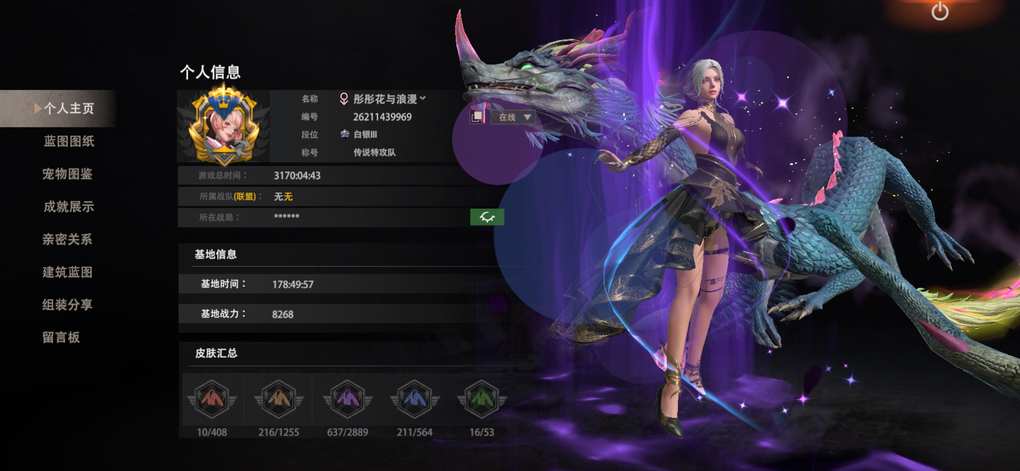This screenshot has height=471, width=1020.
Task: Go to 亲密关系 relationships tab
Action: tap(68, 240)
